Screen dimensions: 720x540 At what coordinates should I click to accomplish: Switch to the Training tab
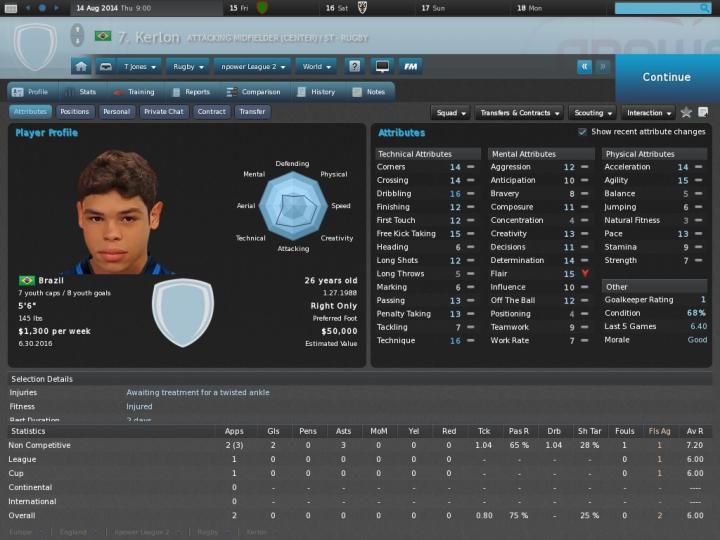tap(134, 92)
